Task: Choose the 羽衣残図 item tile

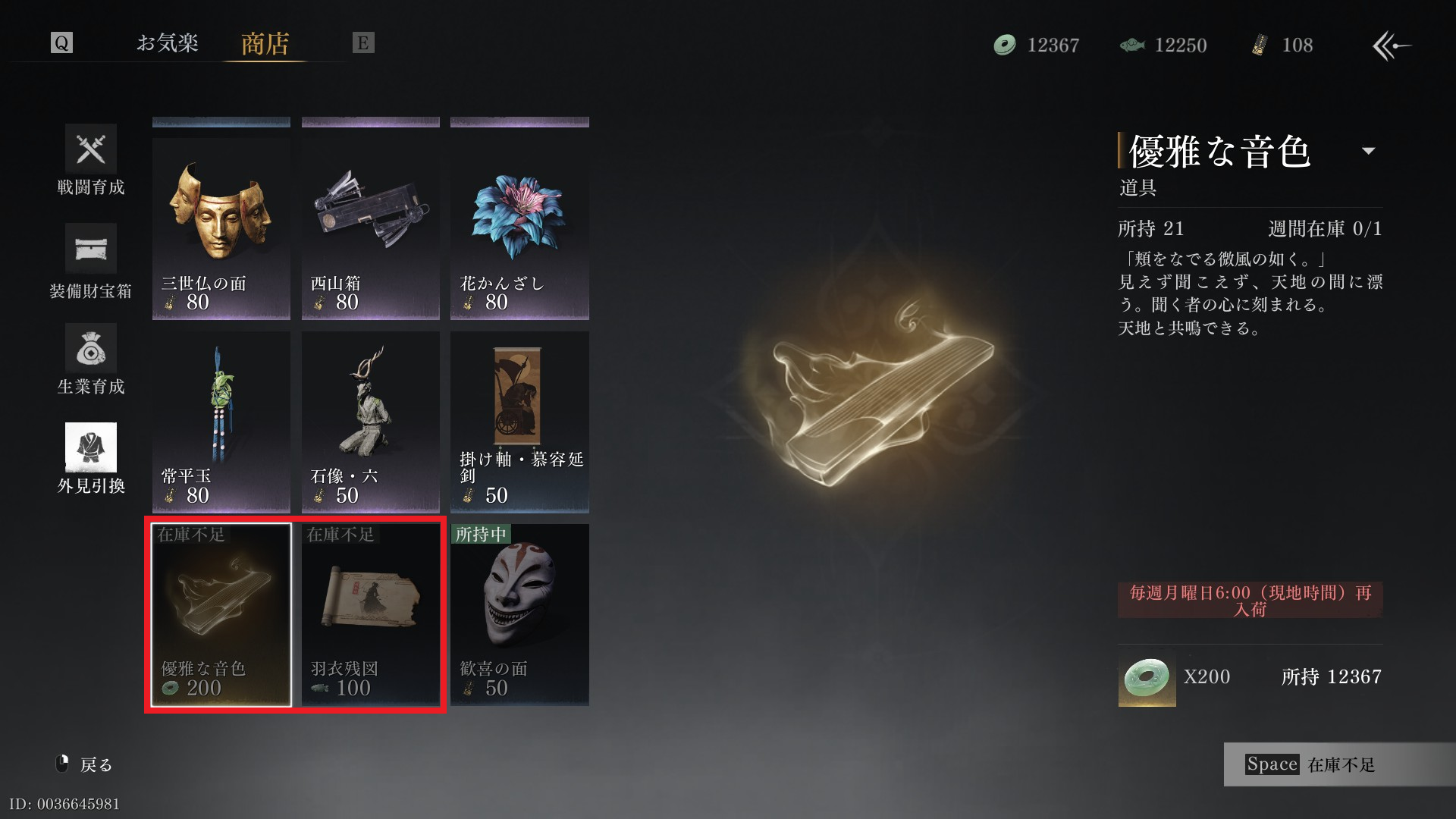Action: pos(370,615)
